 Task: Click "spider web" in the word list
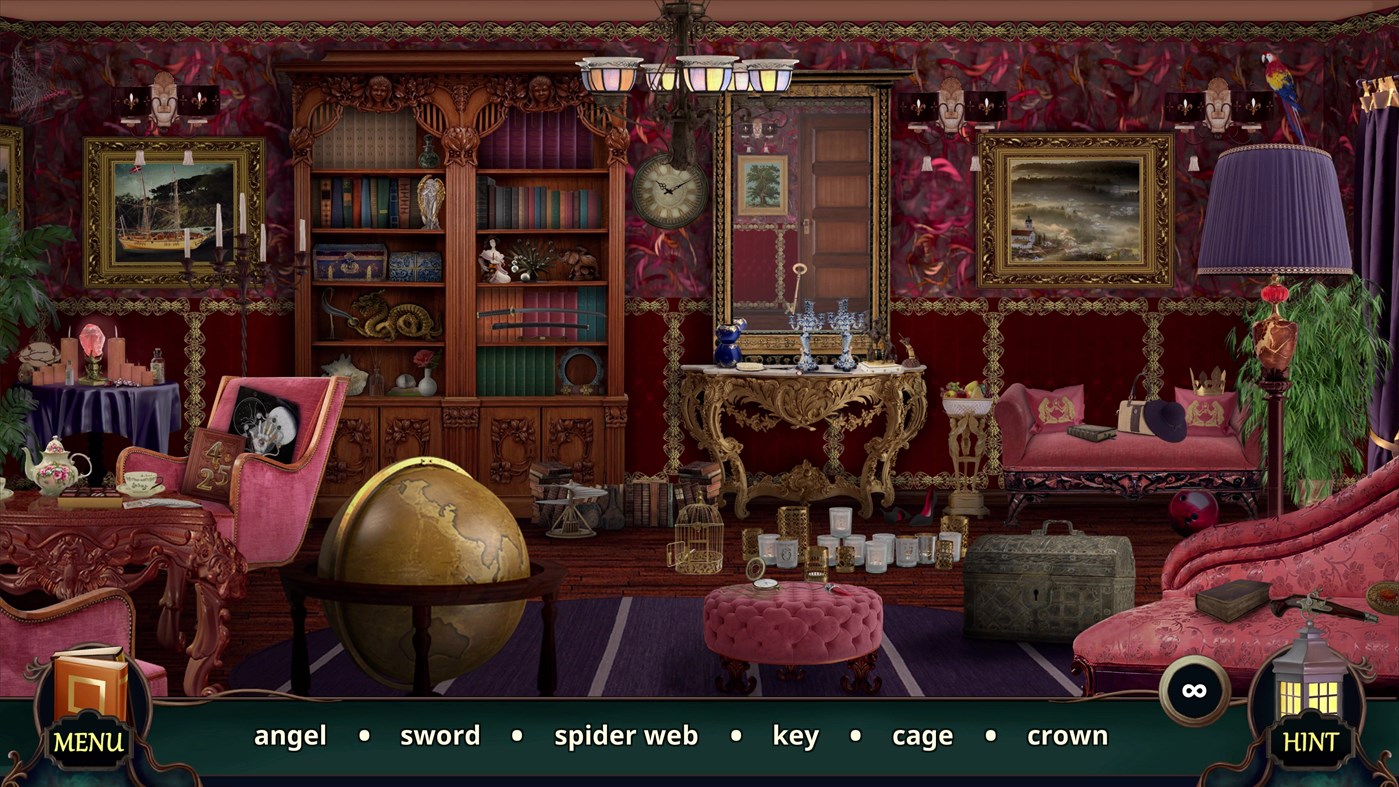pos(626,736)
